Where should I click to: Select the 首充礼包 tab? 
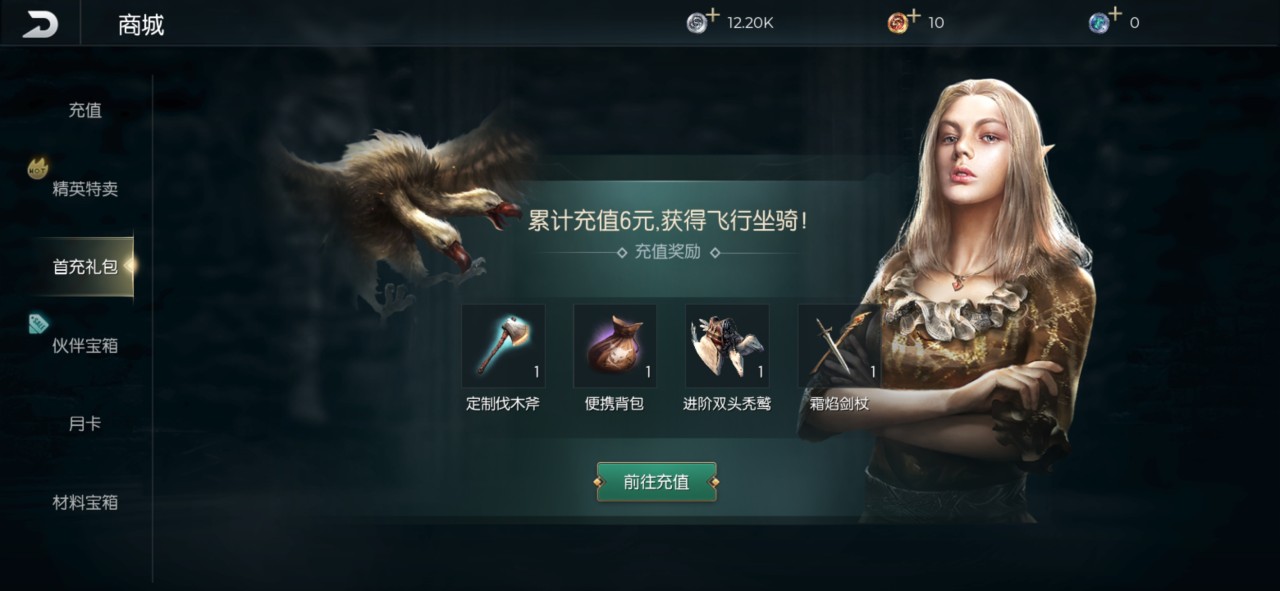(x=85, y=267)
